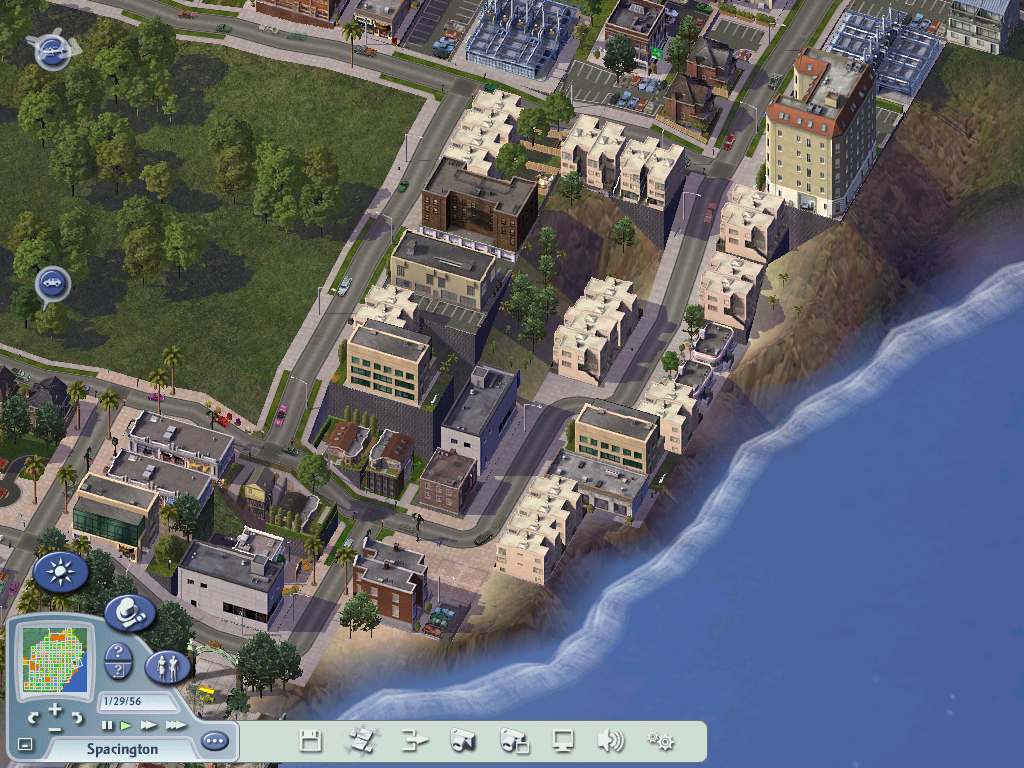Open the sound options speaker icon
The height and width of the screenshot is (768, 1024).
click(x=610, y=741)
